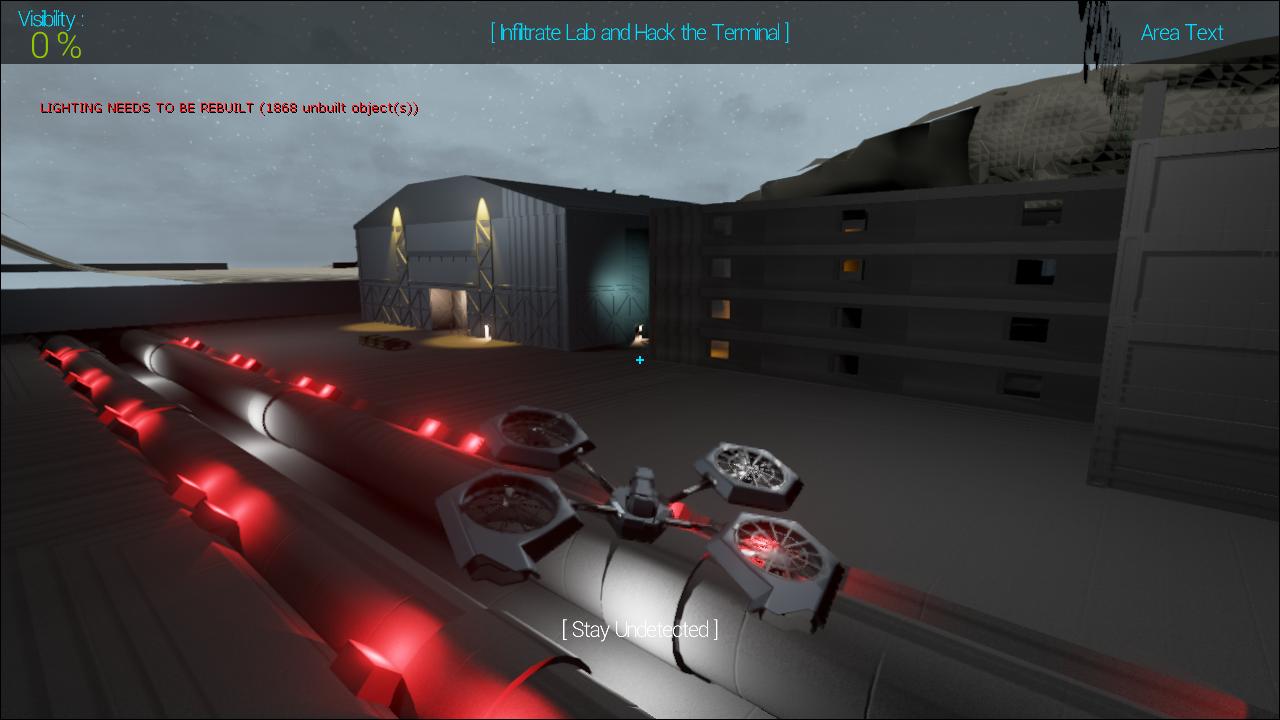Viewport: 1280px width, 720px height.
Task: Select the objective text Infiltrate Lab and Hack the Terminal
Action: tap(639, 32)
